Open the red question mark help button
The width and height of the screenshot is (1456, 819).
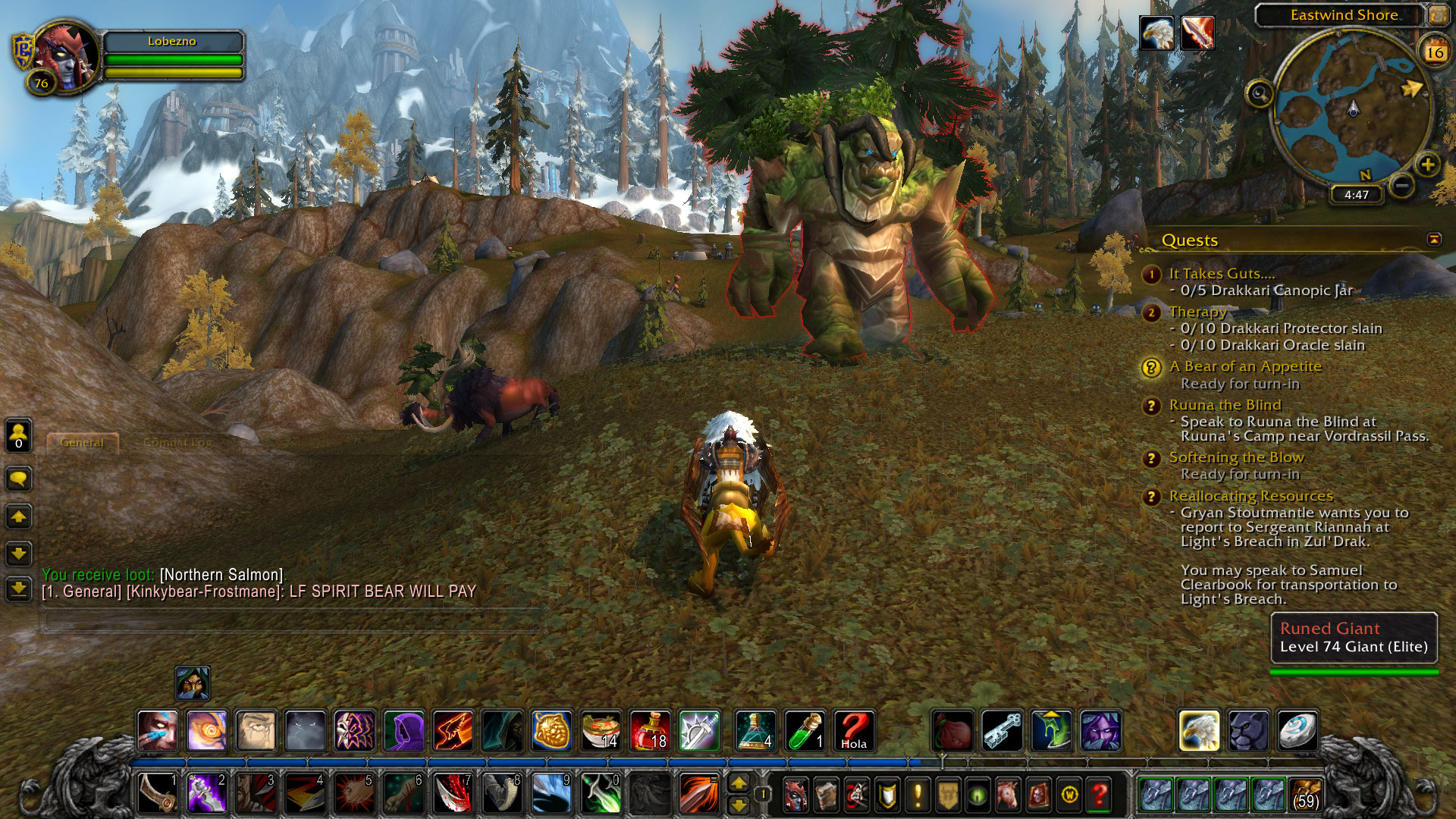1099,794
